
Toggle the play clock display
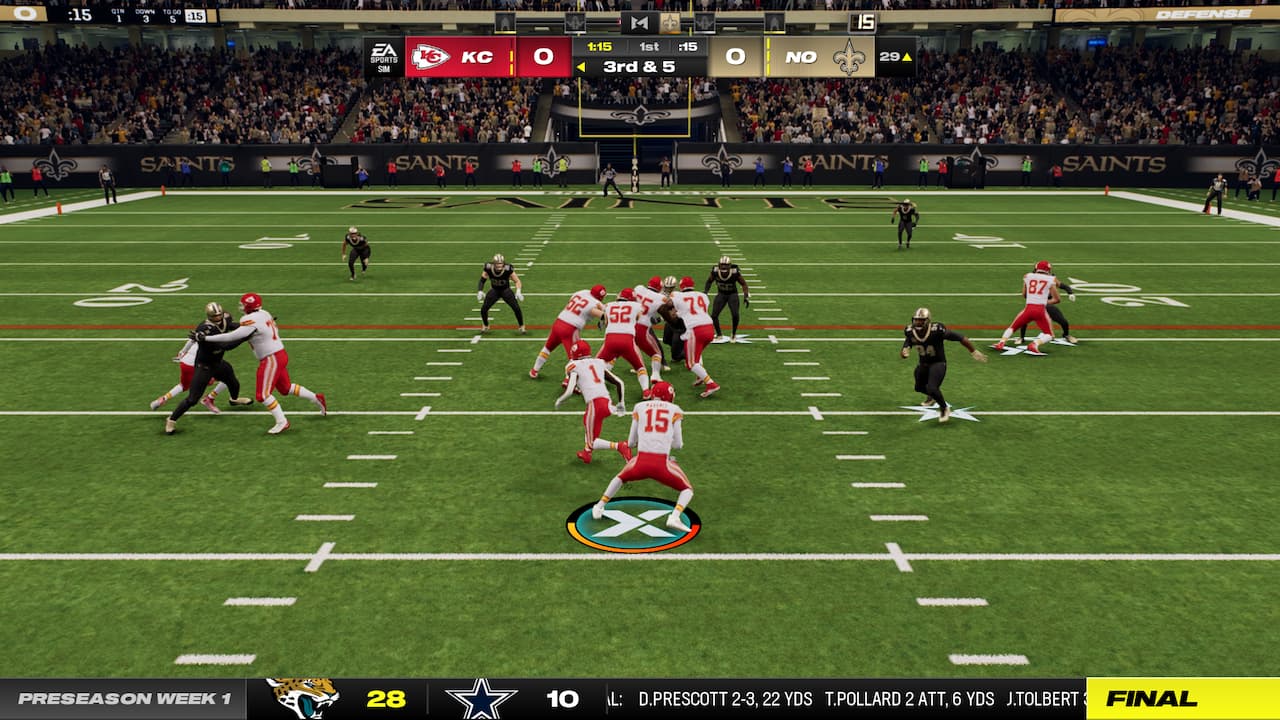tap(689, 44)
